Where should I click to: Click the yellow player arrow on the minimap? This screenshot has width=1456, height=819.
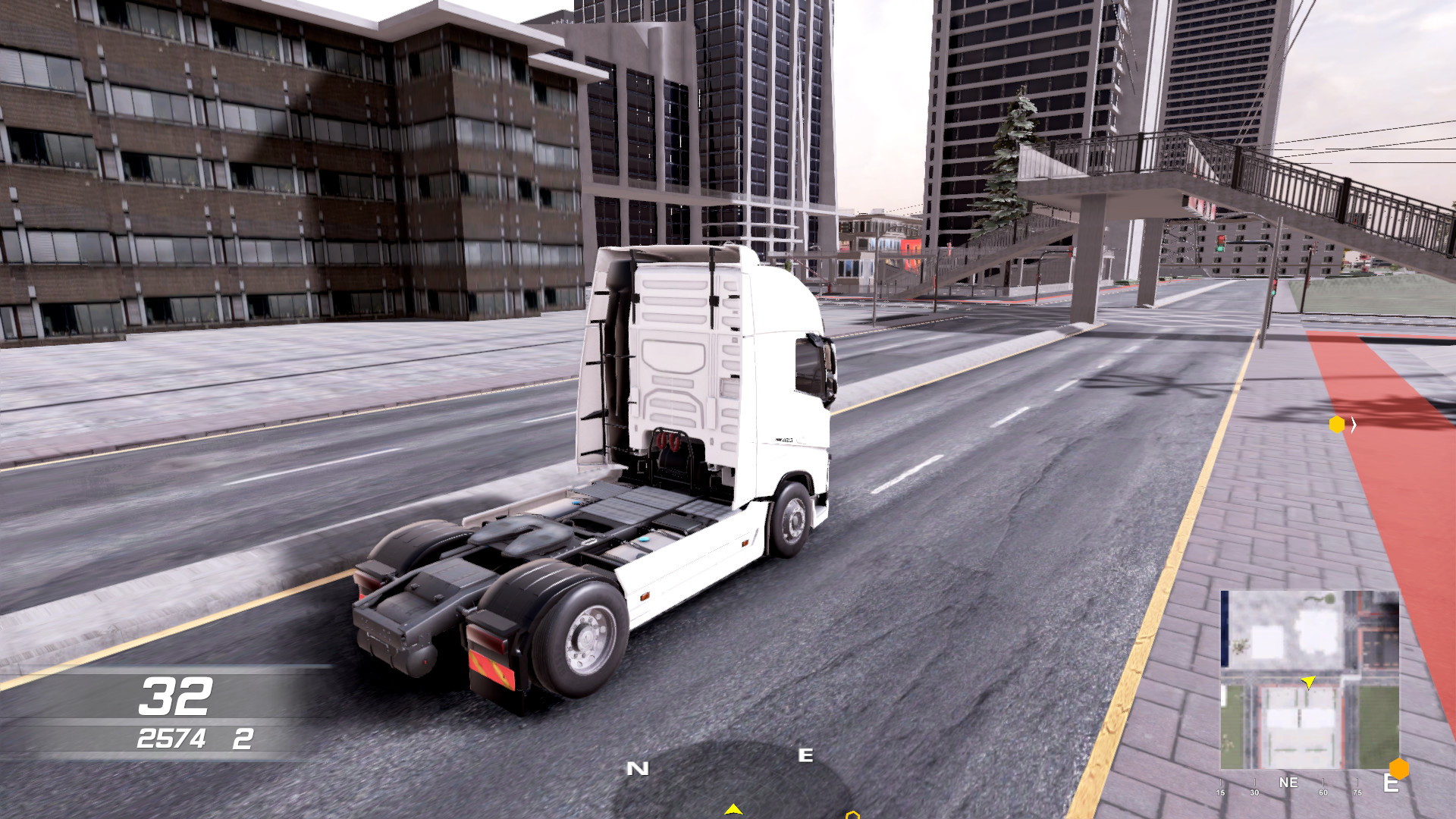[x=1308, y=682]
